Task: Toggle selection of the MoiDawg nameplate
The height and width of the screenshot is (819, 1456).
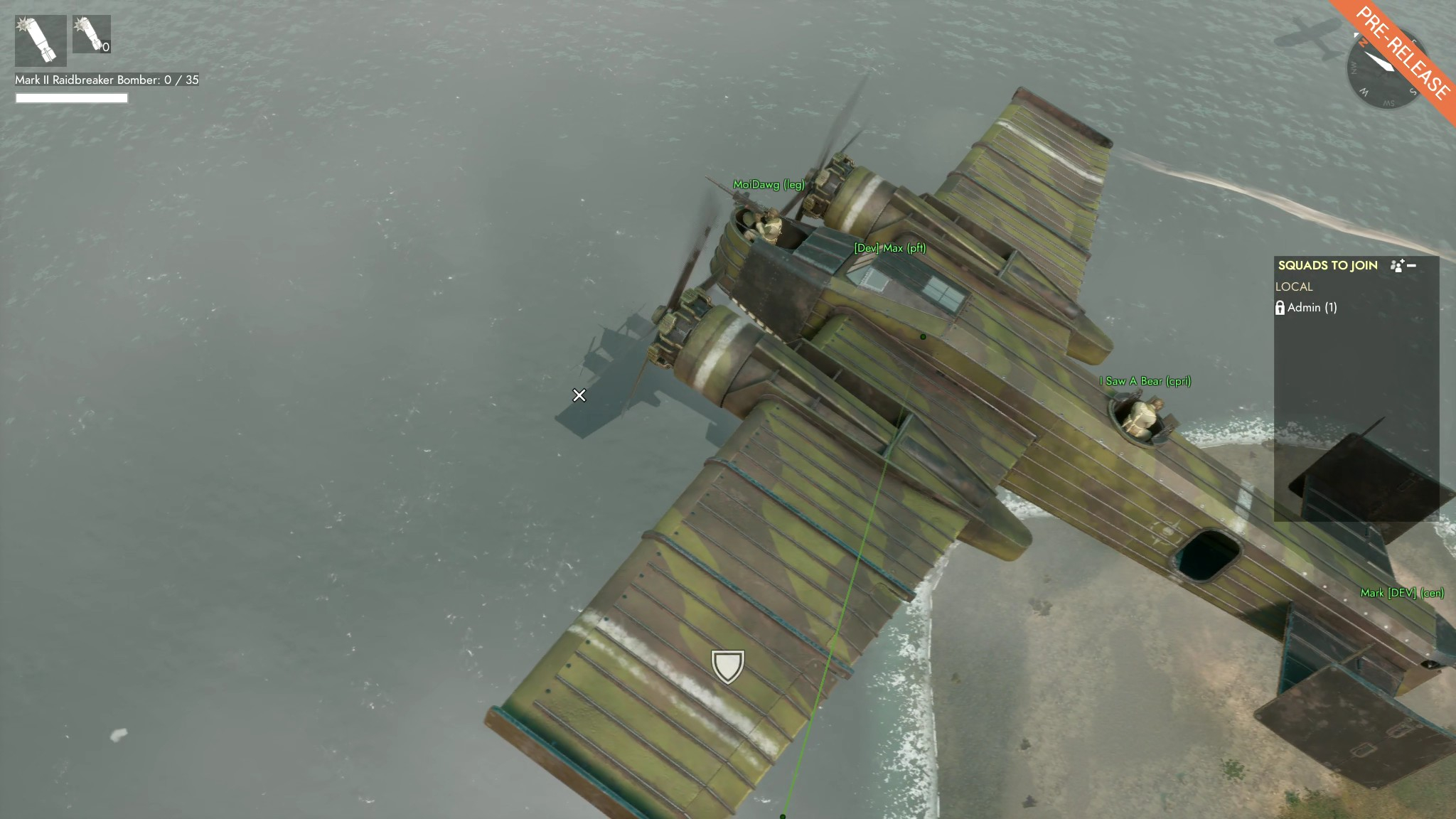Action: coord(769,183)
